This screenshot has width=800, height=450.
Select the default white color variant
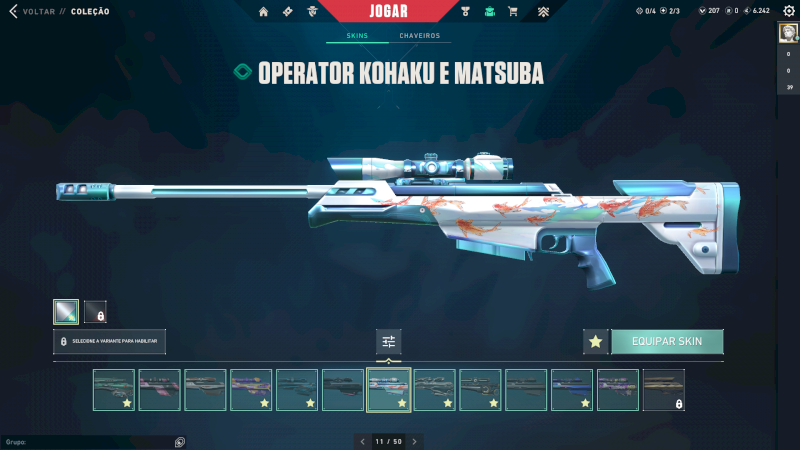click(65, 312)
